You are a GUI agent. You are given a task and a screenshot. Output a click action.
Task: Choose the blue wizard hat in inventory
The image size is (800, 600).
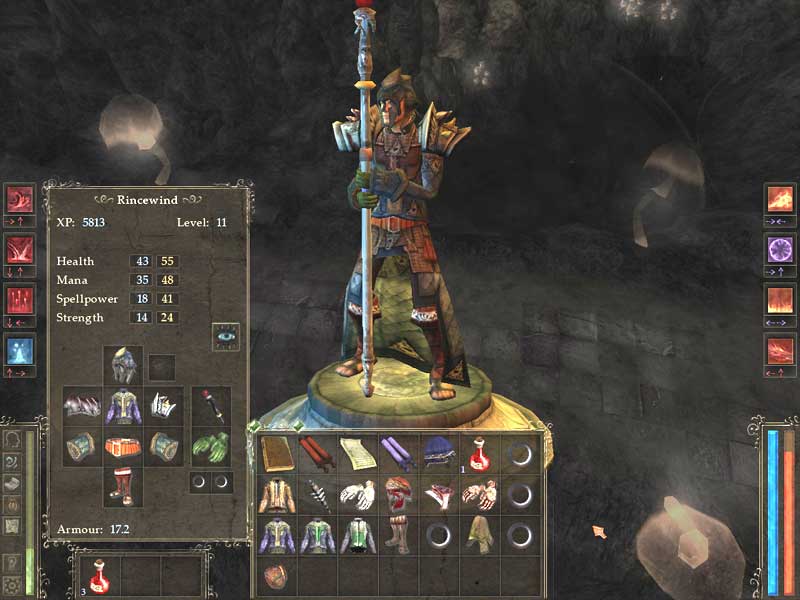click(x=437, y=454)
